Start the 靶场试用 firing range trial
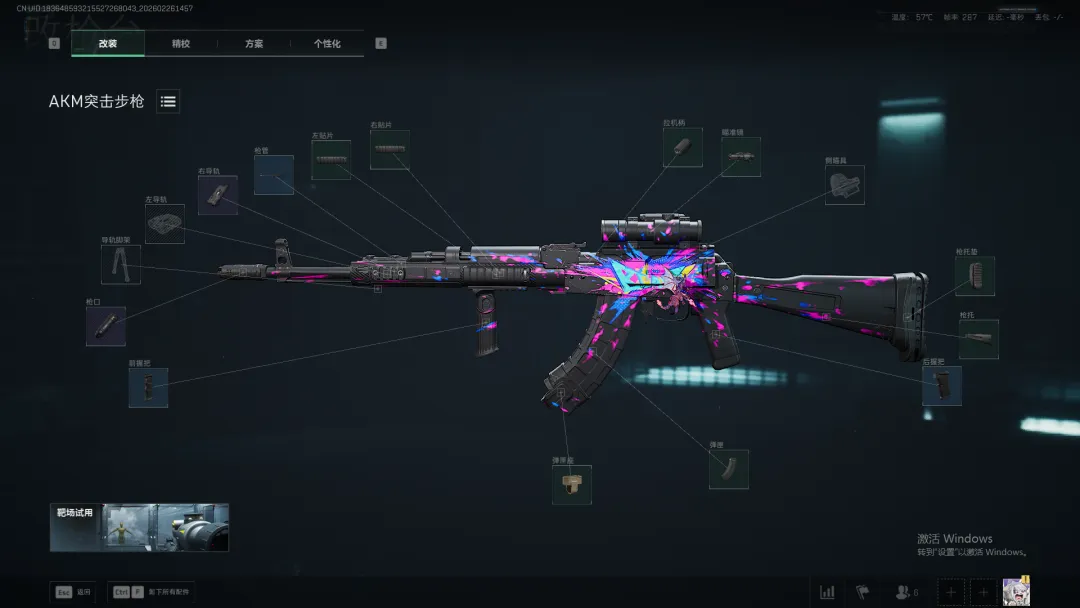 coord(139,527)
